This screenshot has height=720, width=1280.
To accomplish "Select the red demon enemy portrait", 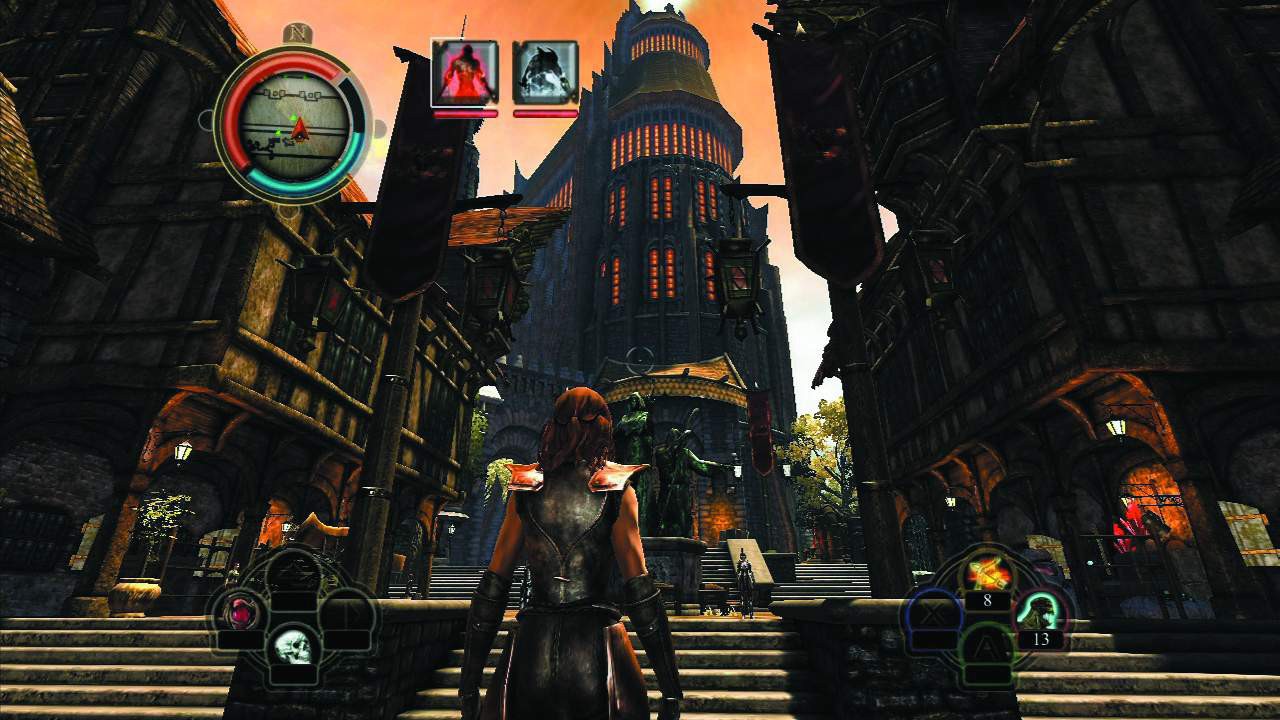I will 464,70.
